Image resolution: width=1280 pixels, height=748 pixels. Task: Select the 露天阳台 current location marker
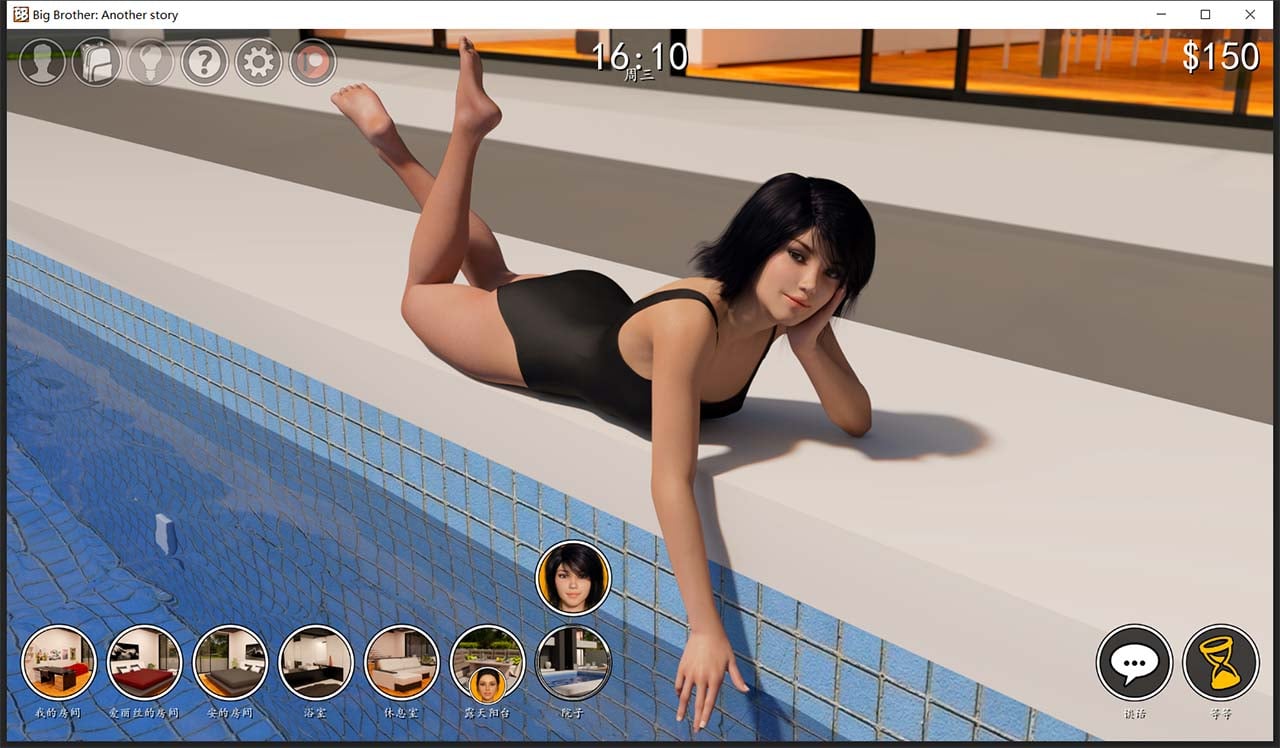click(487, 660)
